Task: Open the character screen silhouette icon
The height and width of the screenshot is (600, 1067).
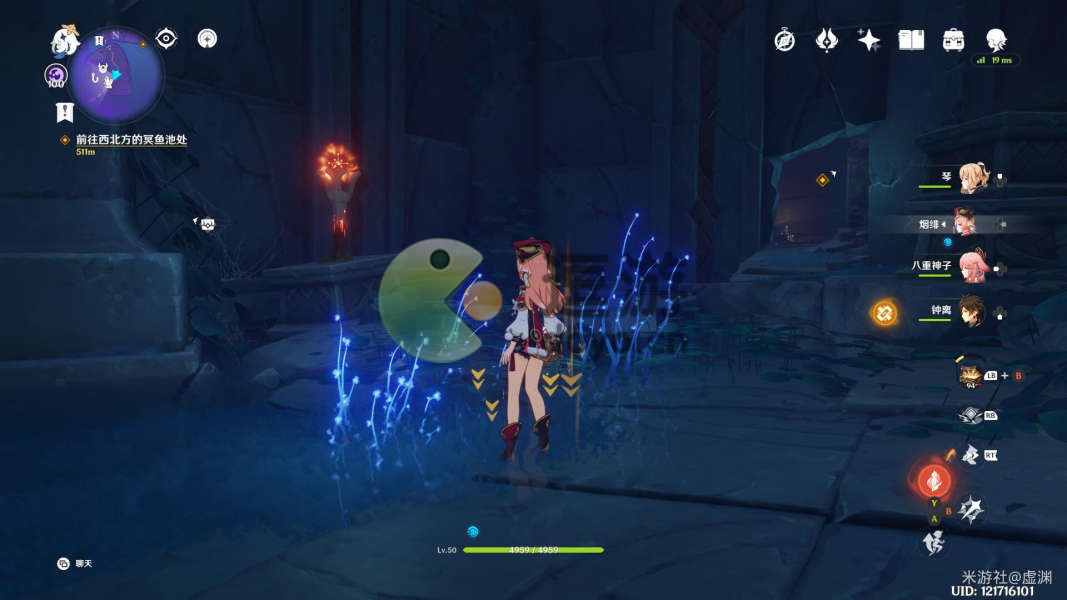Action: point(996,40)
